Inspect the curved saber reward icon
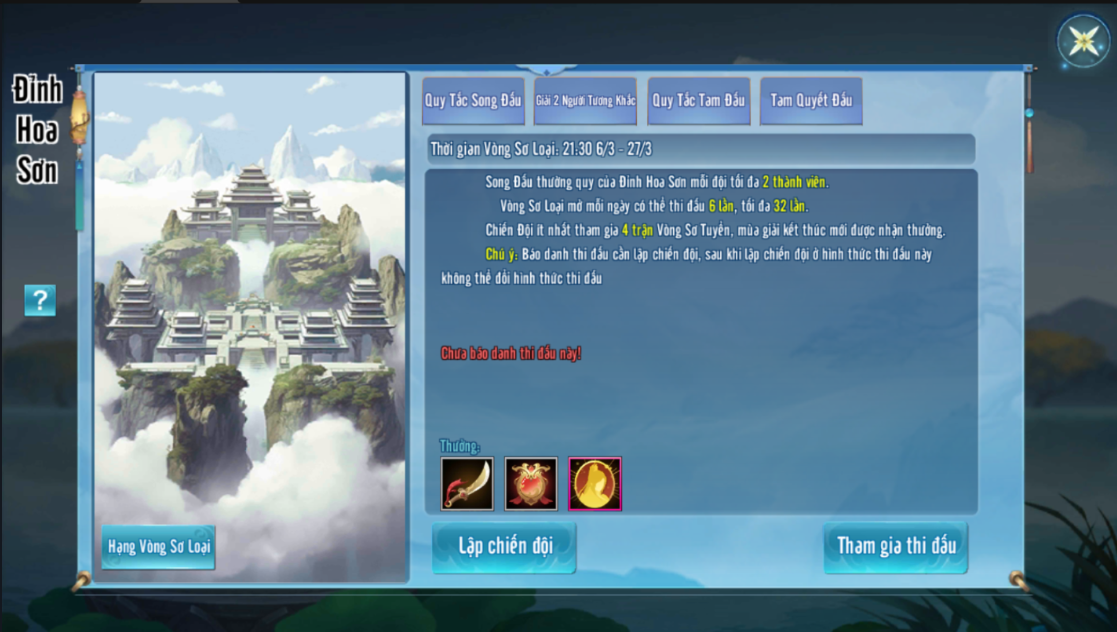 point(467,484)
